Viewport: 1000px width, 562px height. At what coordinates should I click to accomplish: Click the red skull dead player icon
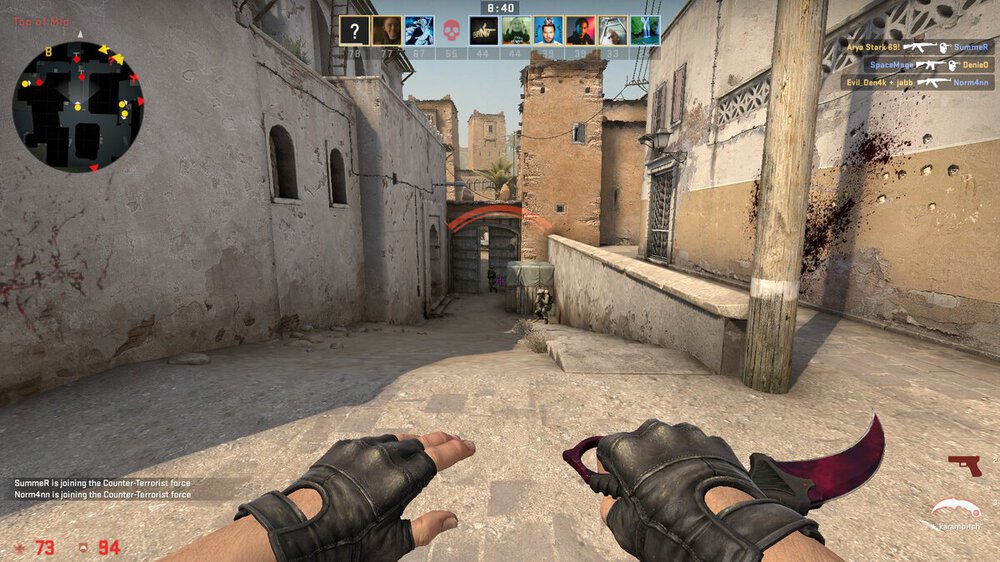(x=451, y=31)
